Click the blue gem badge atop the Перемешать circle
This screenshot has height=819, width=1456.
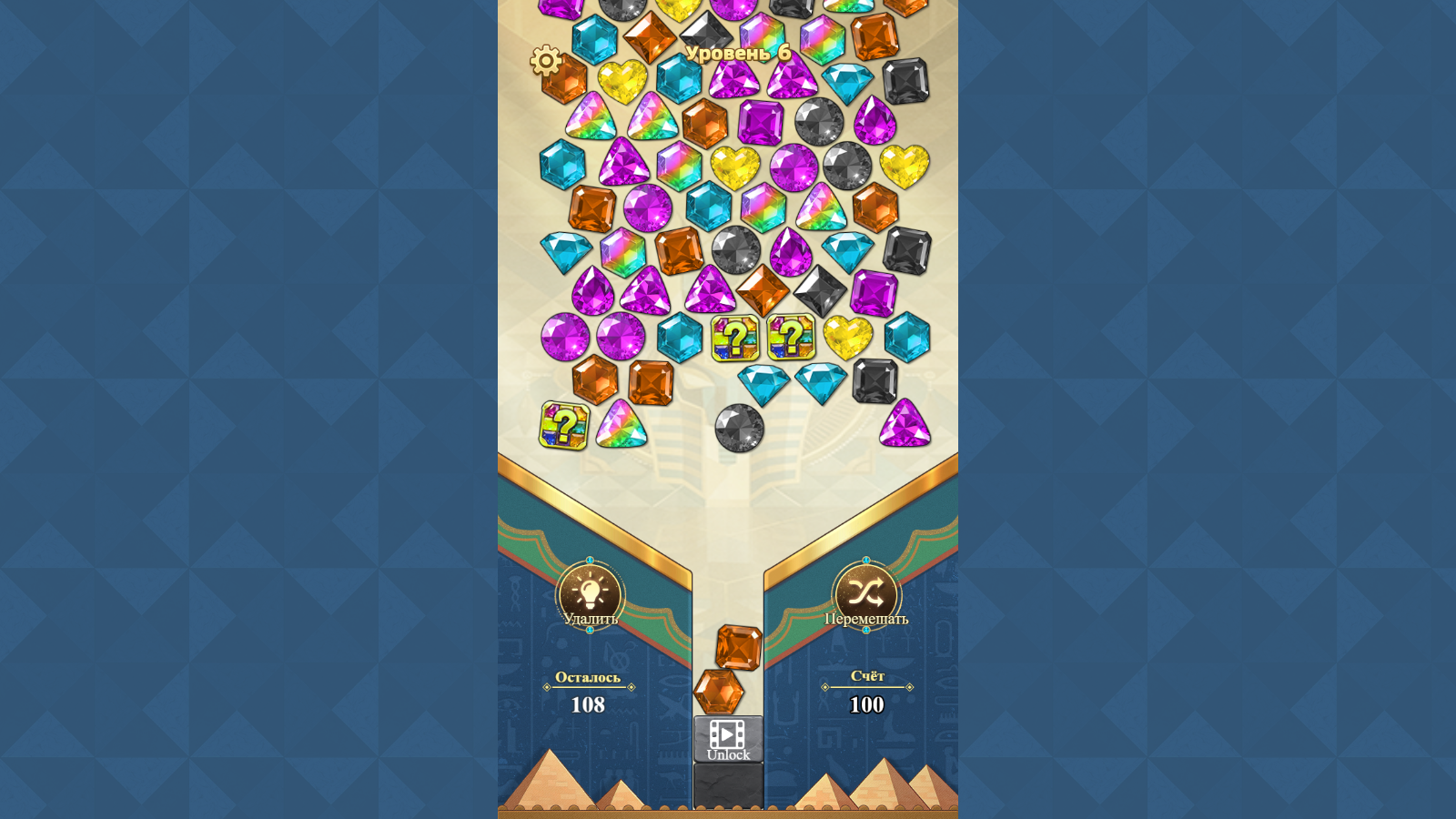pos(866,561)
